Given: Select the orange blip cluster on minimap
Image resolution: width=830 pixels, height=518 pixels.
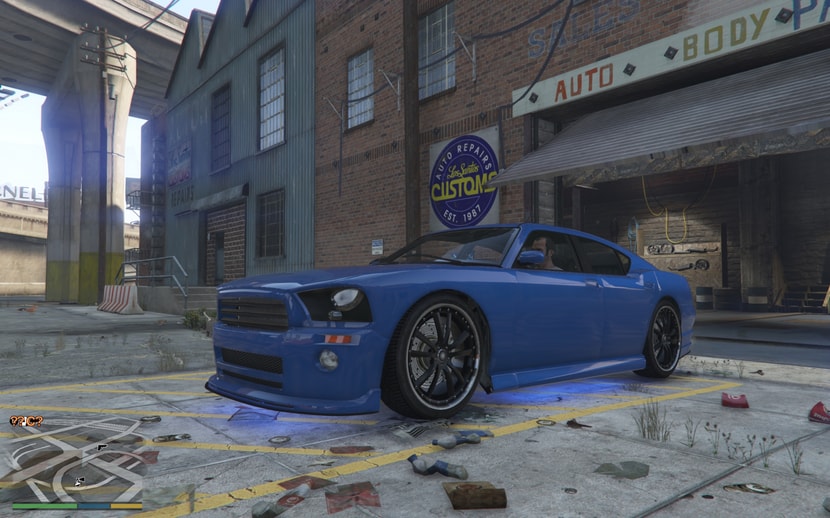Looking at the screenshot, I should (26, 421).
